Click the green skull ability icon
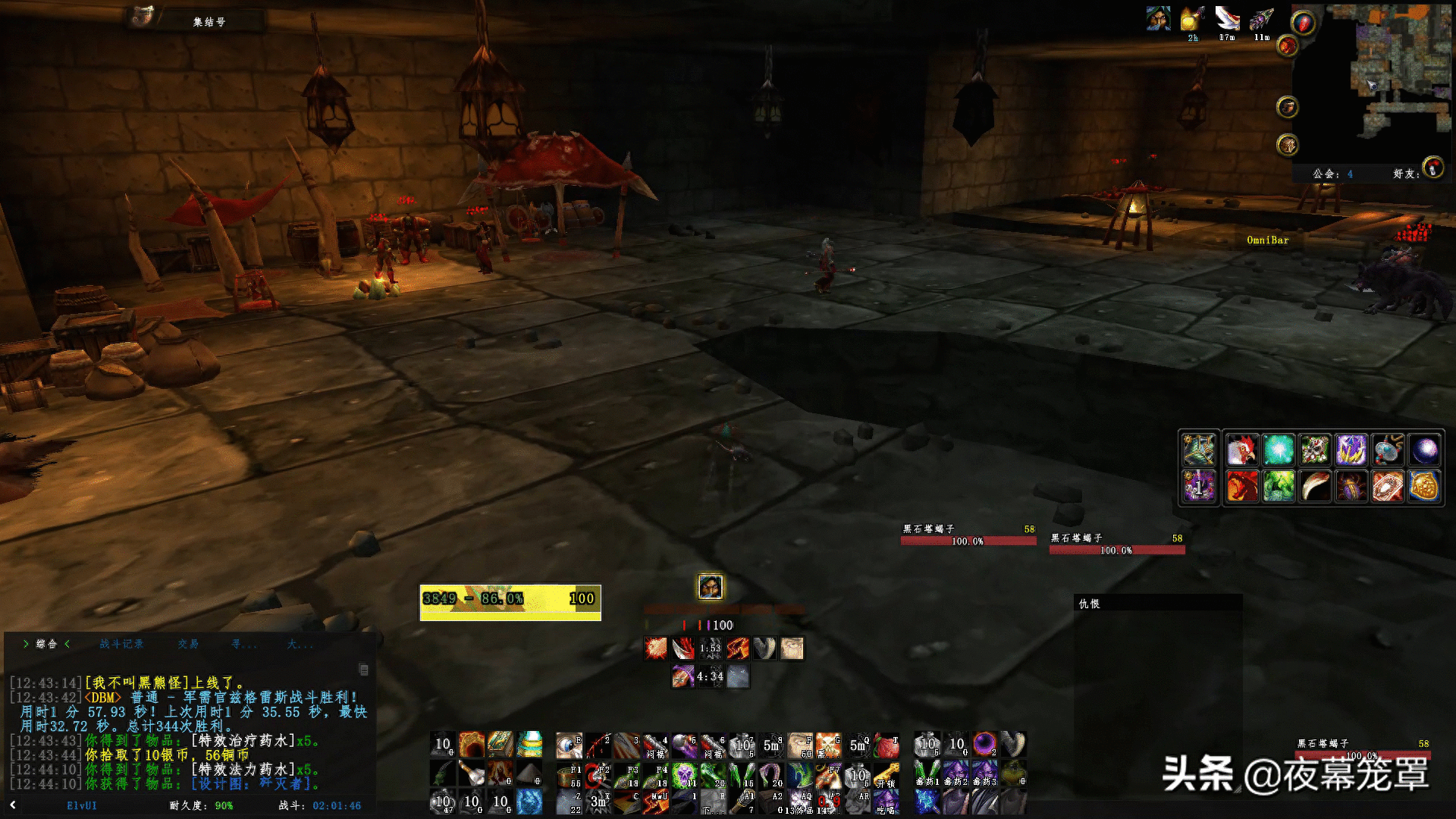Image resolution: width=1456 pixels, height=819 pixels. (x=684, y=775)
